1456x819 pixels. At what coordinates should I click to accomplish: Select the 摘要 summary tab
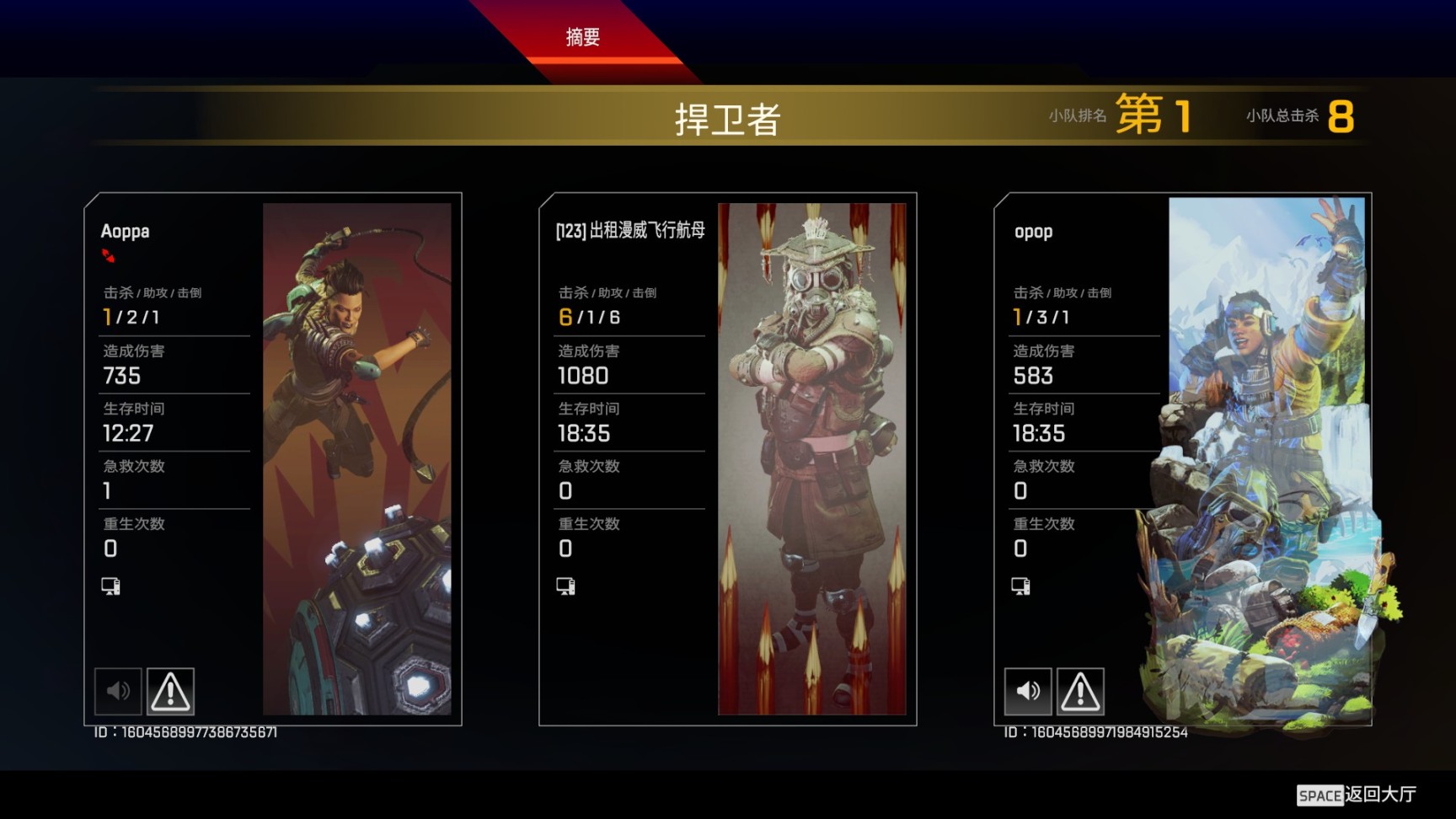coord(583,37)
